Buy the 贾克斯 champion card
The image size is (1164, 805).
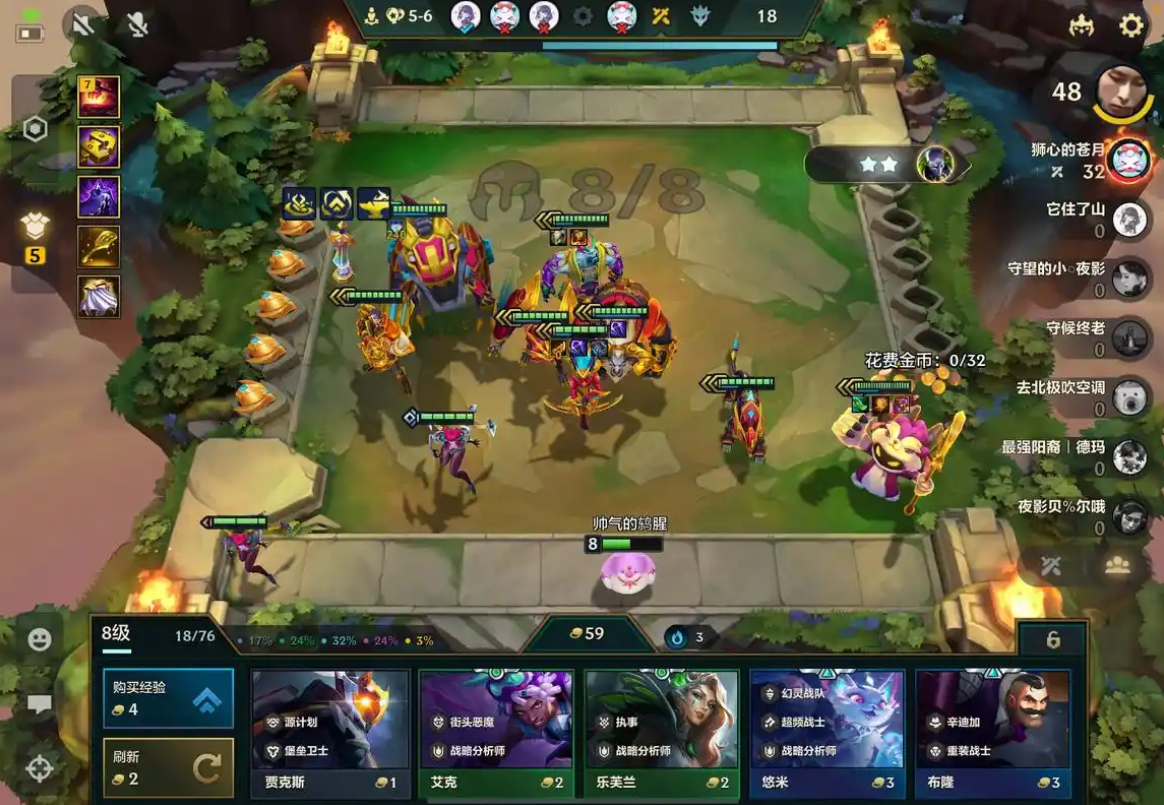click(x=330, y=733)
